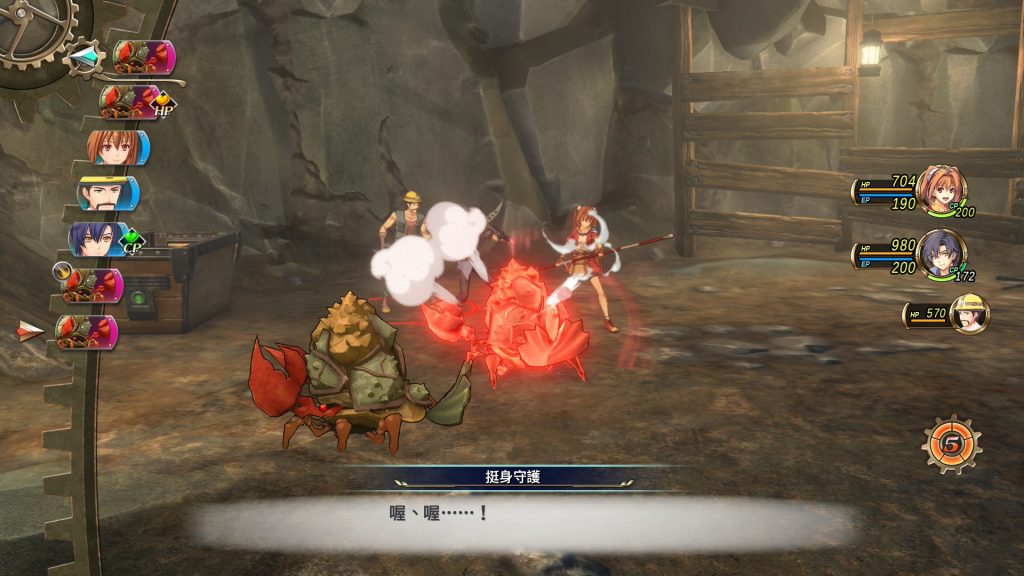1024x576 pixels.
Task: Select Estelle's portrait in the turn order
Action: point(116,148)
